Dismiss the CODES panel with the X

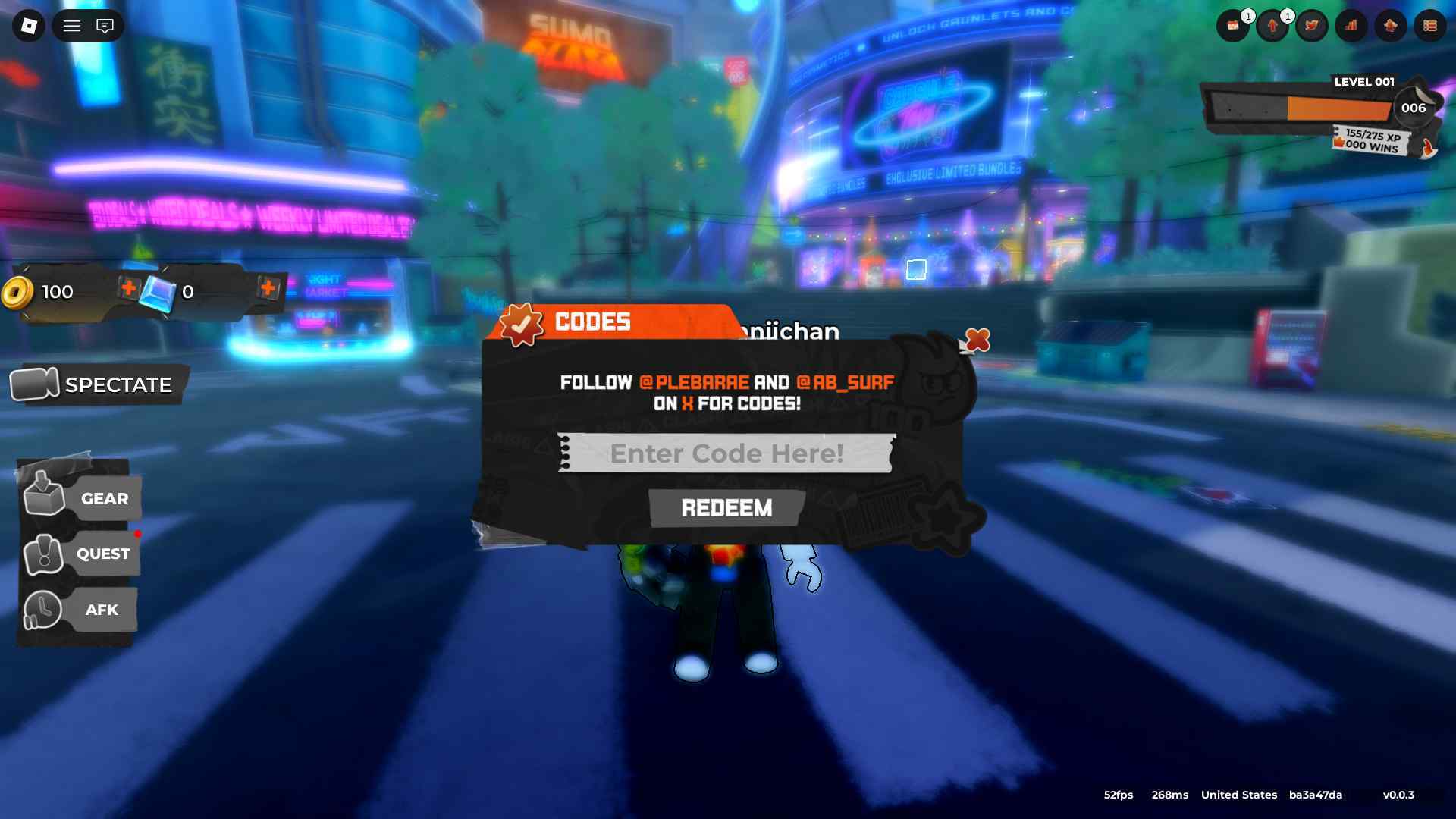click(x=975, y=342)
